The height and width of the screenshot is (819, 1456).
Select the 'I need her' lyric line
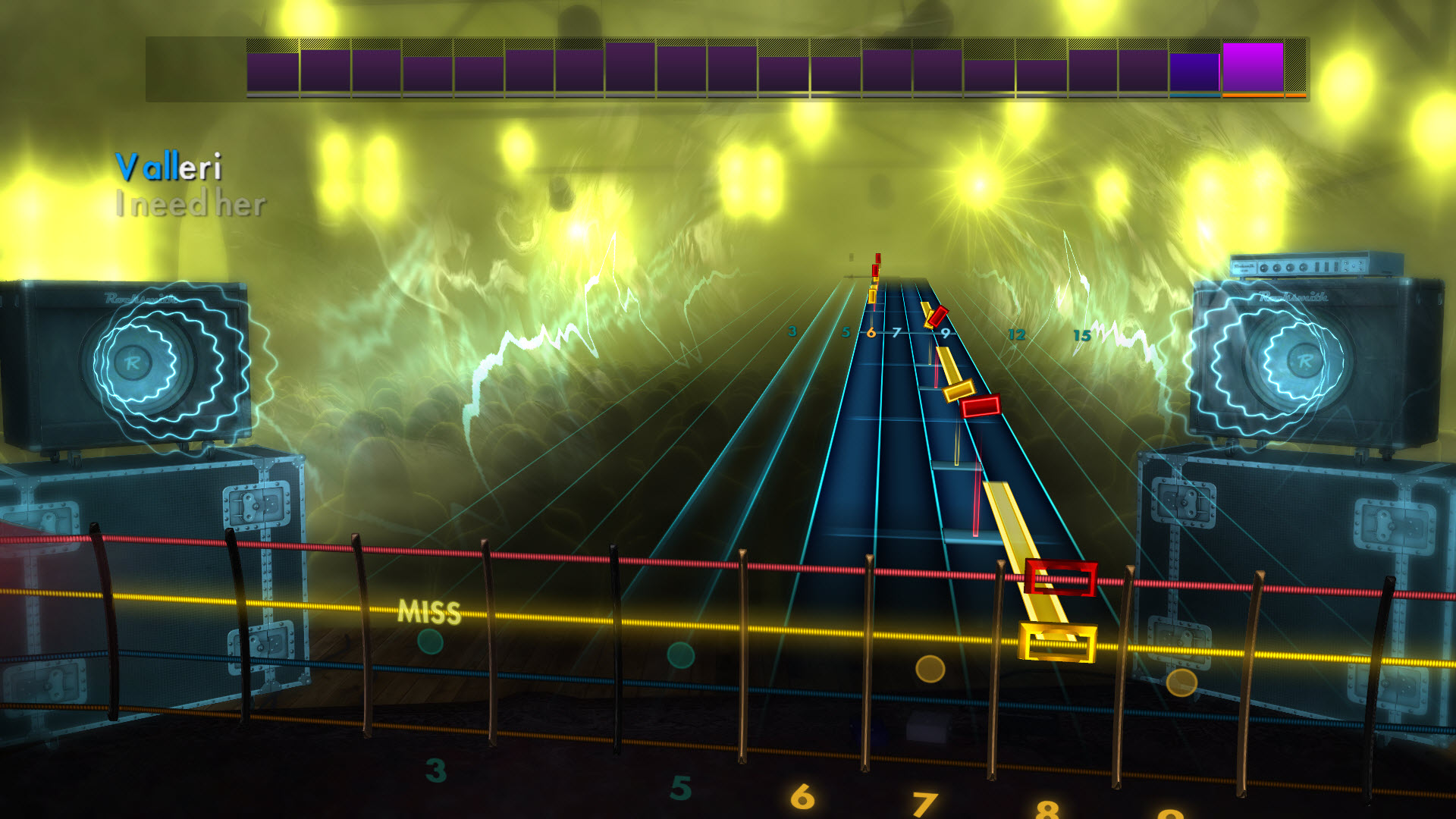[191, 202]
